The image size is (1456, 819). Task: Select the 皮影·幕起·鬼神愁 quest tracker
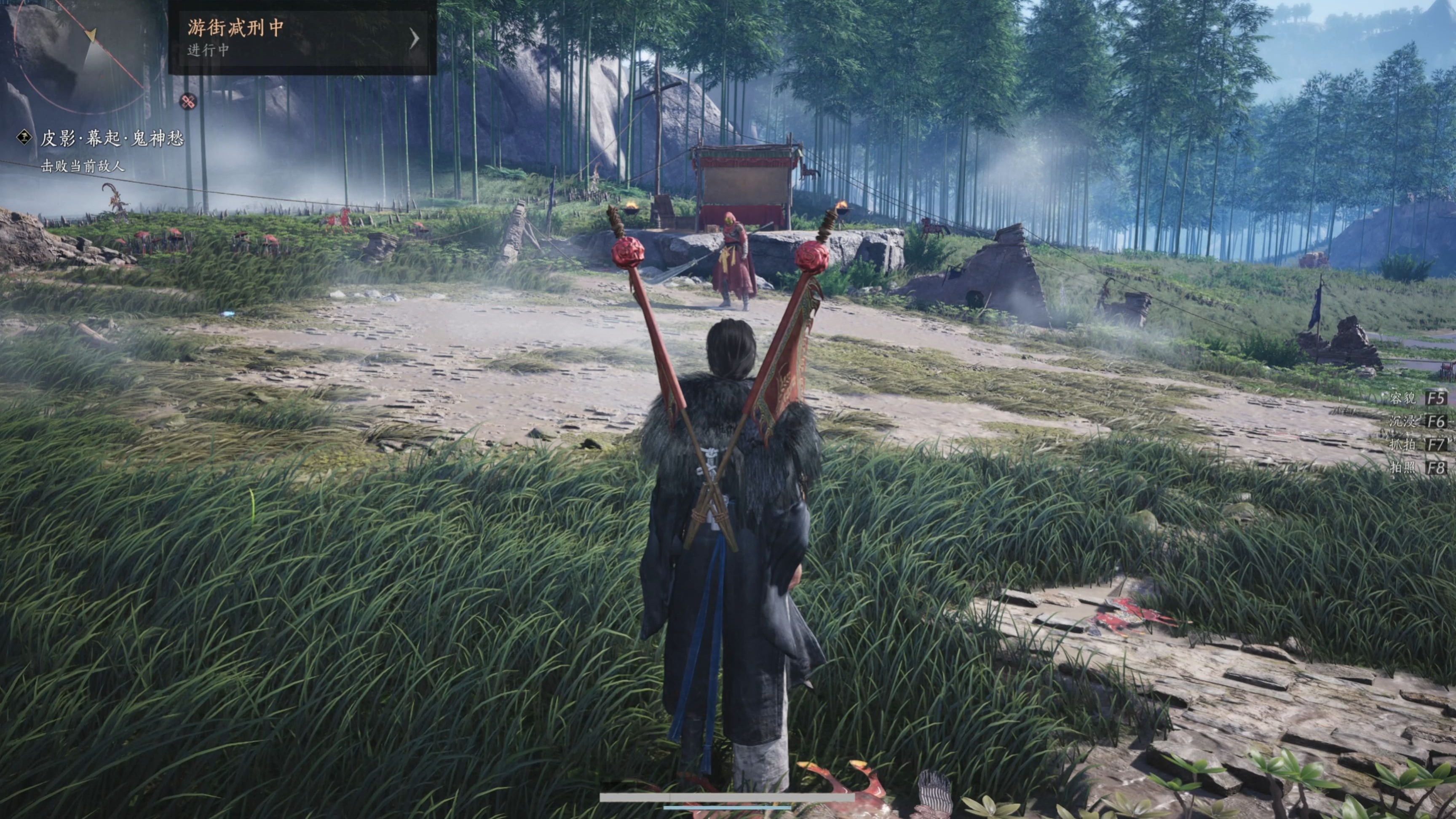coord(112,139)
